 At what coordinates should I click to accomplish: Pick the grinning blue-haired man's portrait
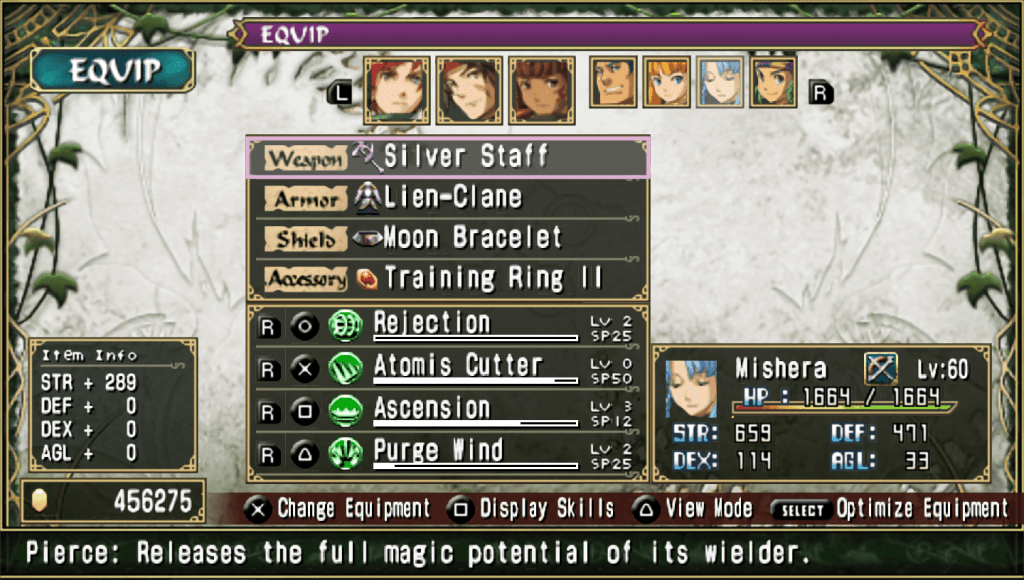614,82
